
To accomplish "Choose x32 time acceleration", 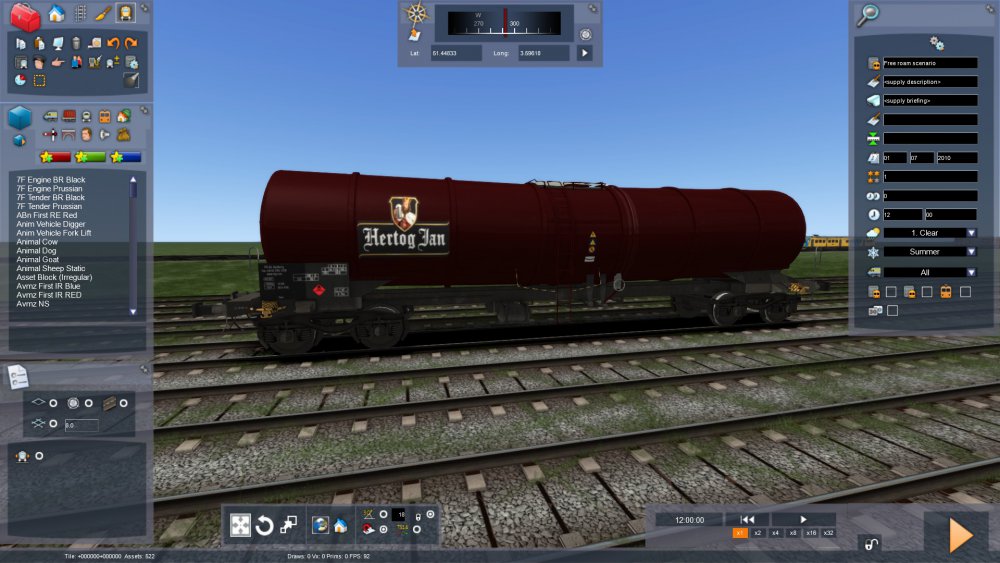I will click(x=828, y=534).
